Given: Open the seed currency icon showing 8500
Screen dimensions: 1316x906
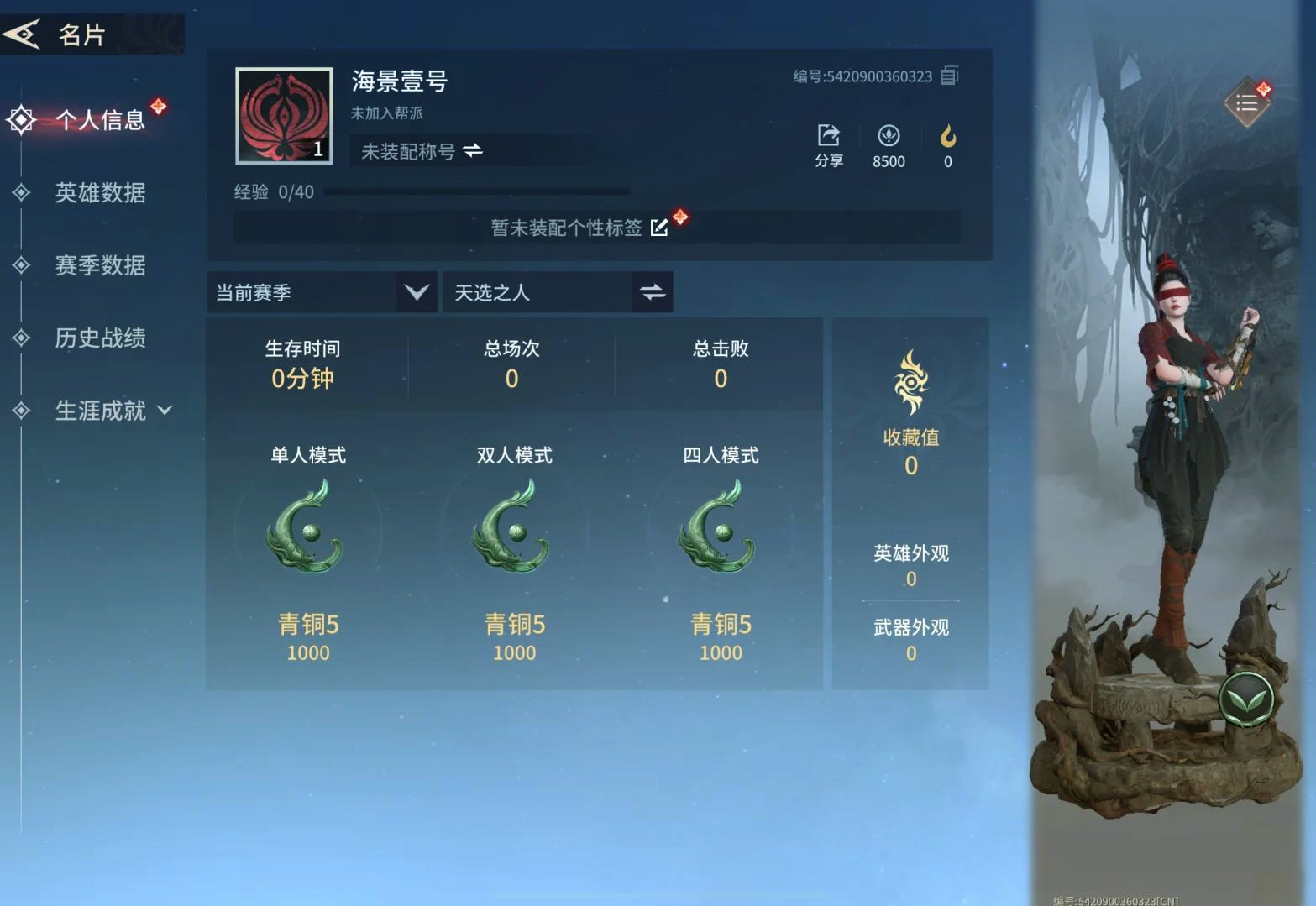Looking at the screenshot, I should pyautogui.click(x=889, y=136).
